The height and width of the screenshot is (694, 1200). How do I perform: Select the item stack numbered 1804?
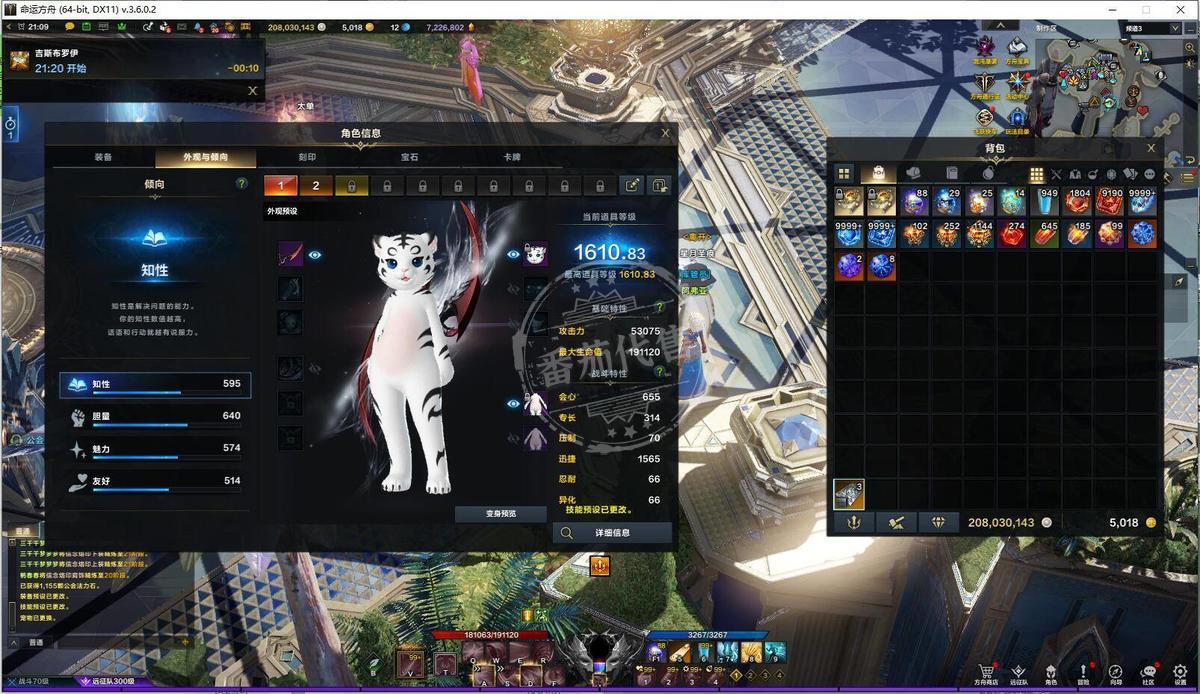coord(1077,202)
